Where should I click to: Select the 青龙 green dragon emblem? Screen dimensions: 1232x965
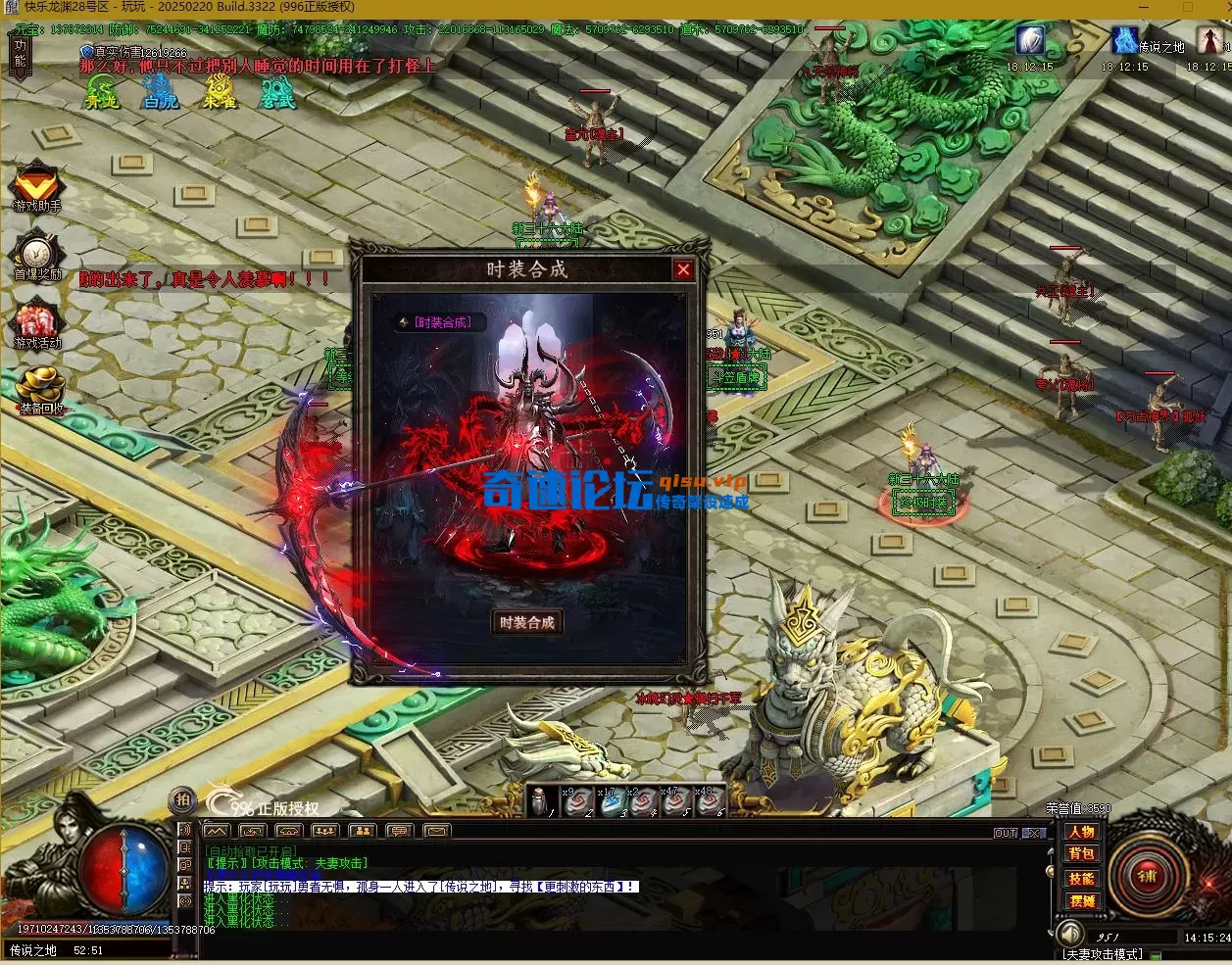pos(102,92)
